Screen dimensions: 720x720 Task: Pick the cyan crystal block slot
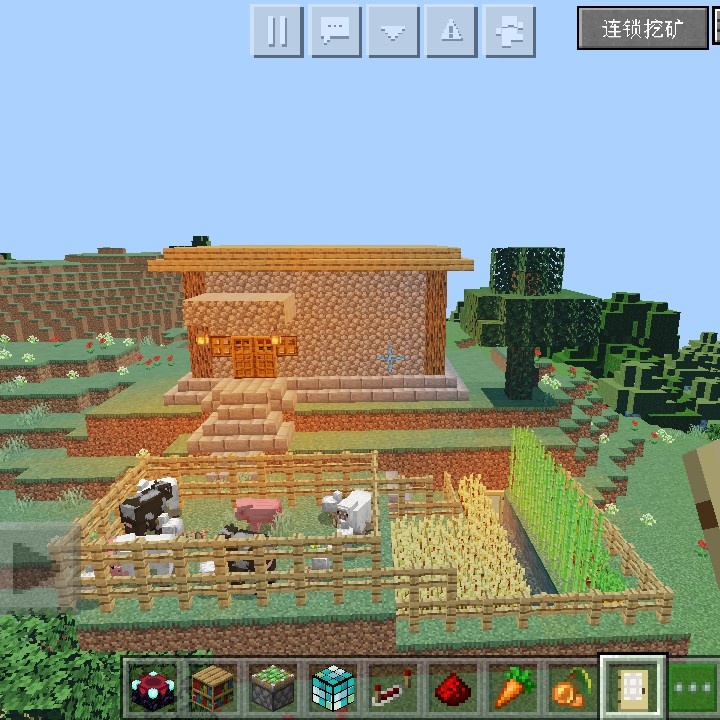(x=331, y=688)
